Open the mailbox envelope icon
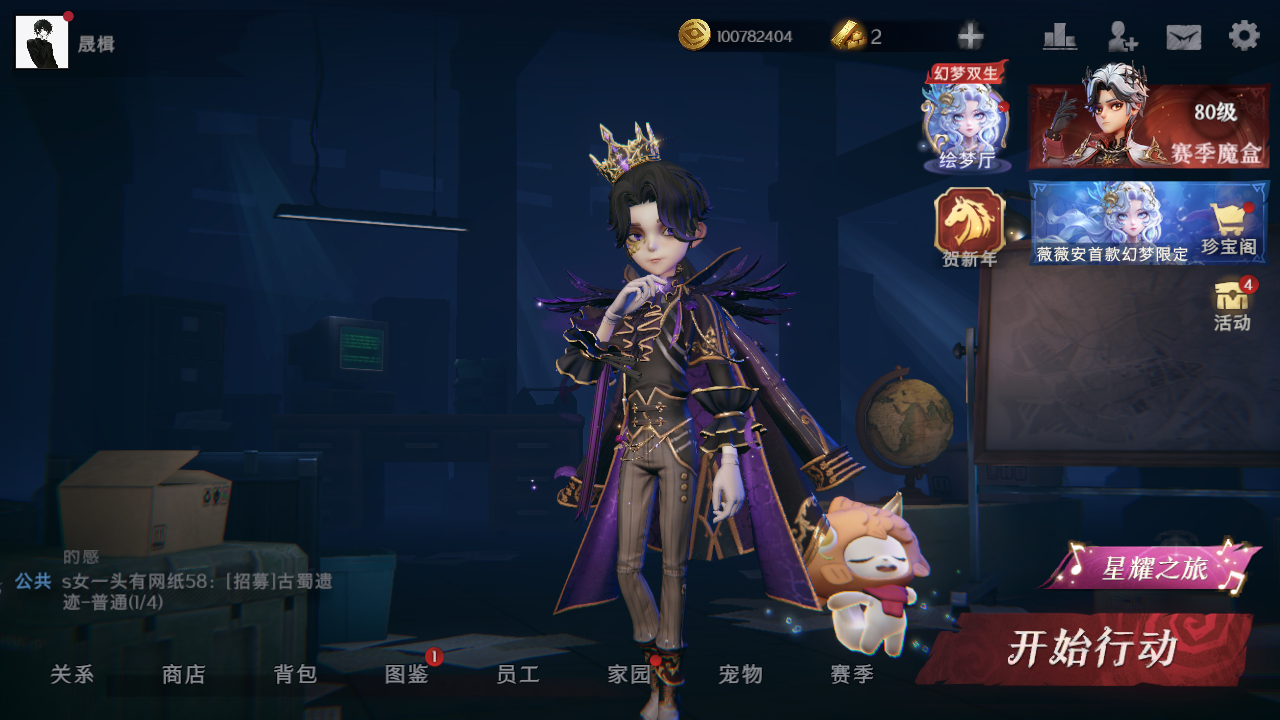 [1183, 37]
